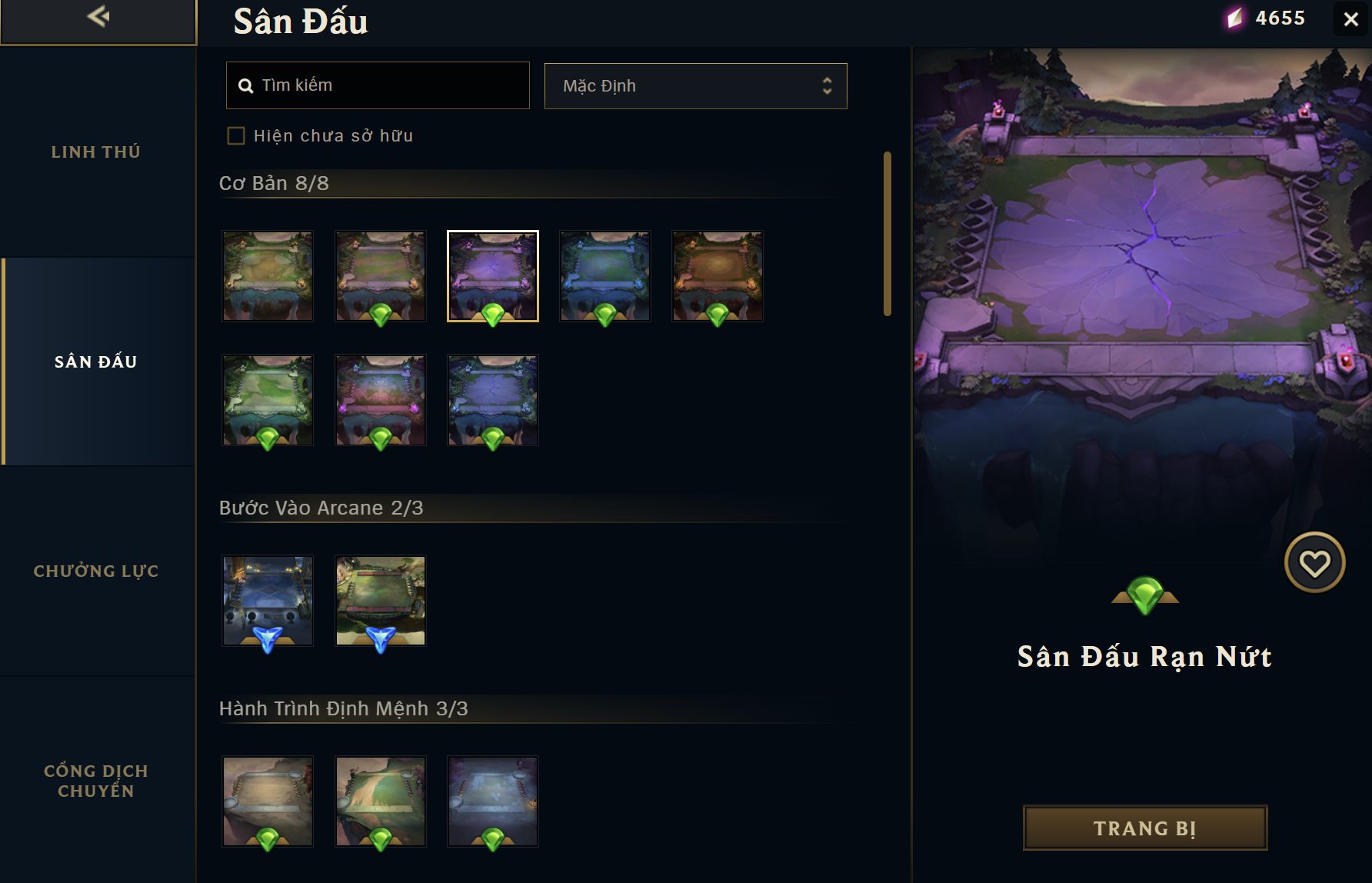Choose the first Cơ Bản arena without a gem

268,275
